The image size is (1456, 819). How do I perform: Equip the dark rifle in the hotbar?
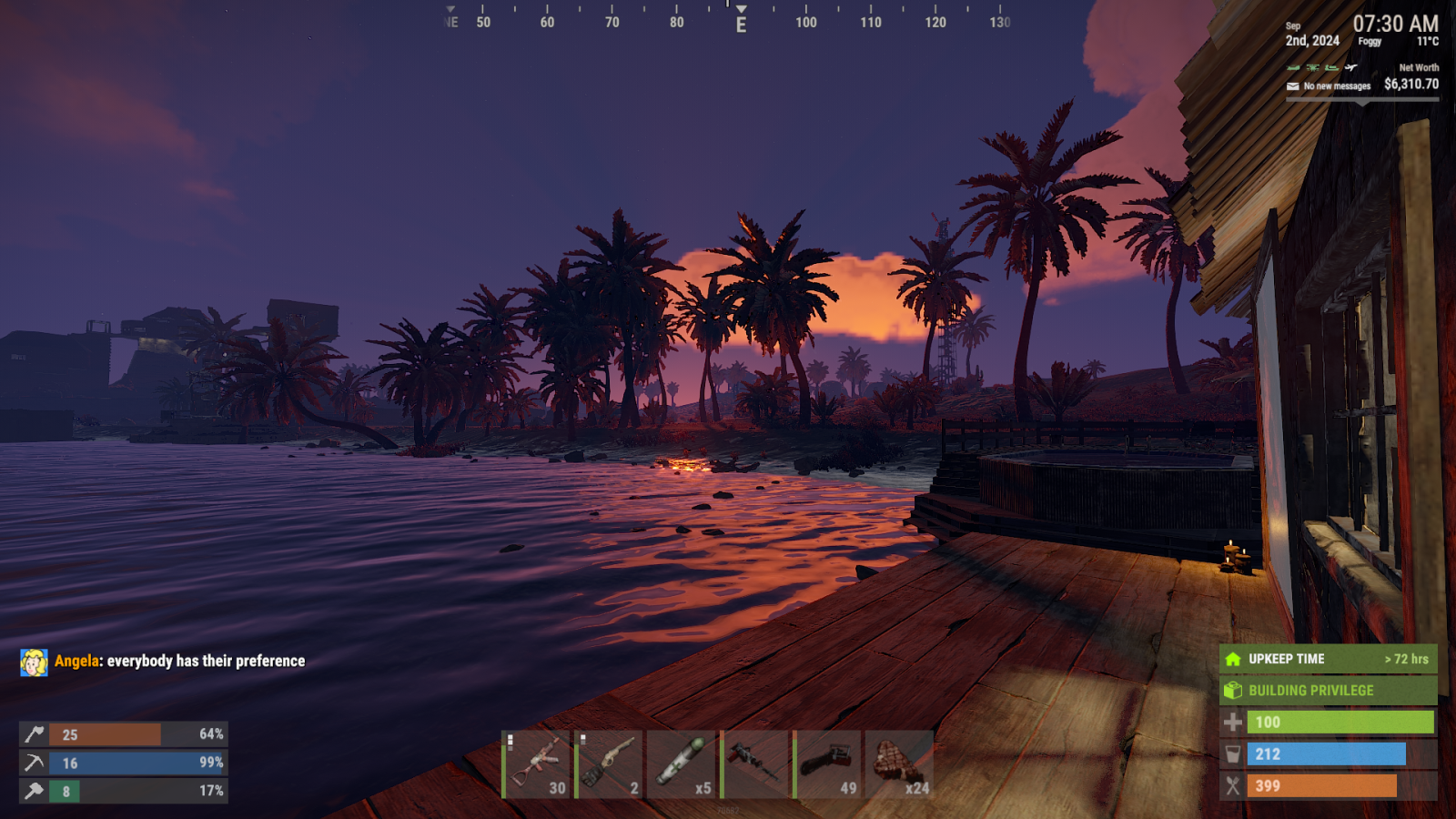754,764
